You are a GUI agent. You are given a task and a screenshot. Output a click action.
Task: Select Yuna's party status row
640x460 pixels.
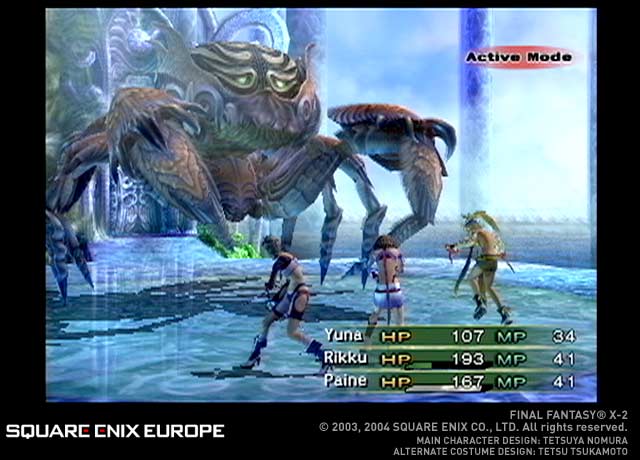point(450,336)
